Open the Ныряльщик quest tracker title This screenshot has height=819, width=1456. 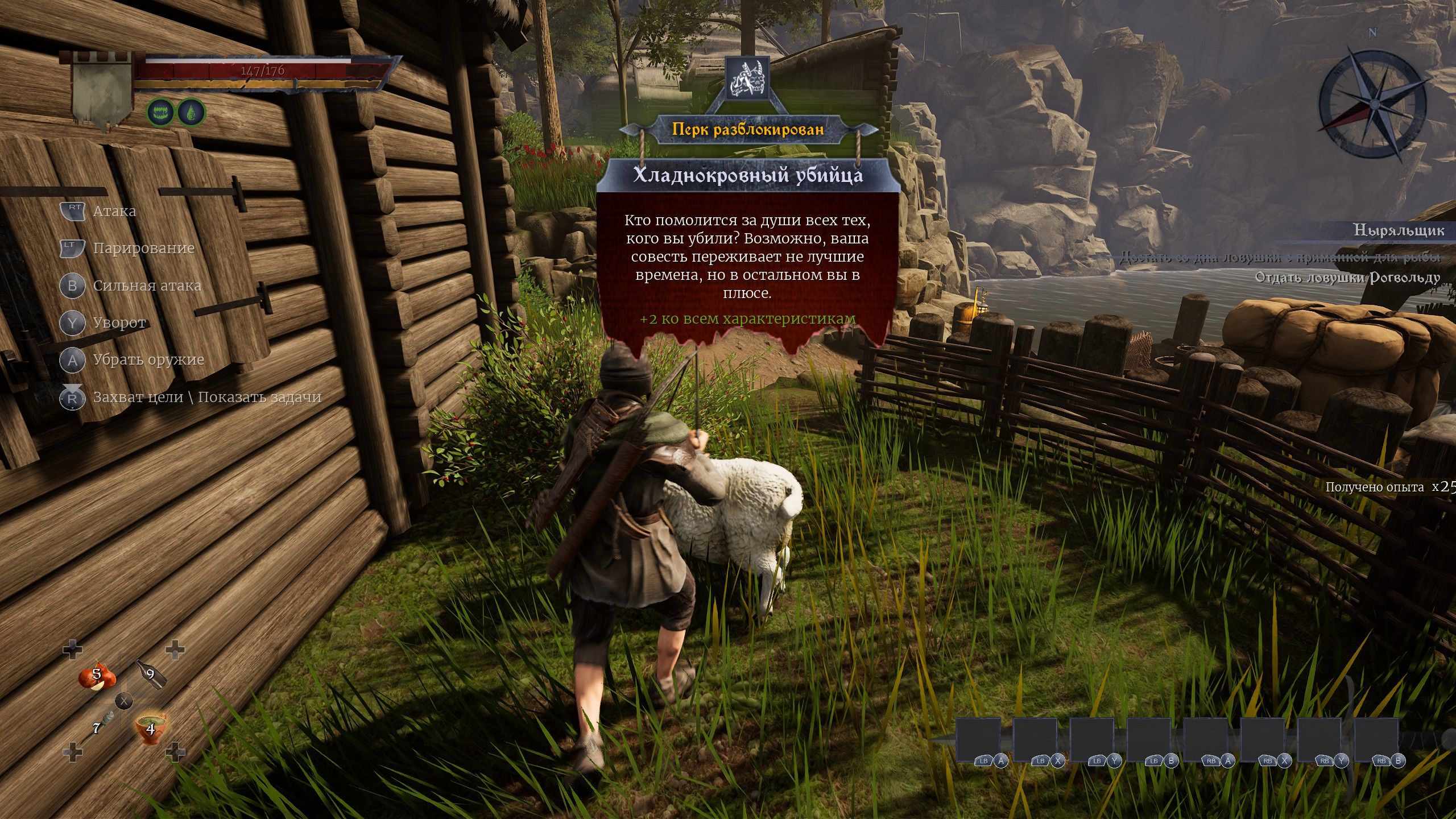coord(1398,230)
